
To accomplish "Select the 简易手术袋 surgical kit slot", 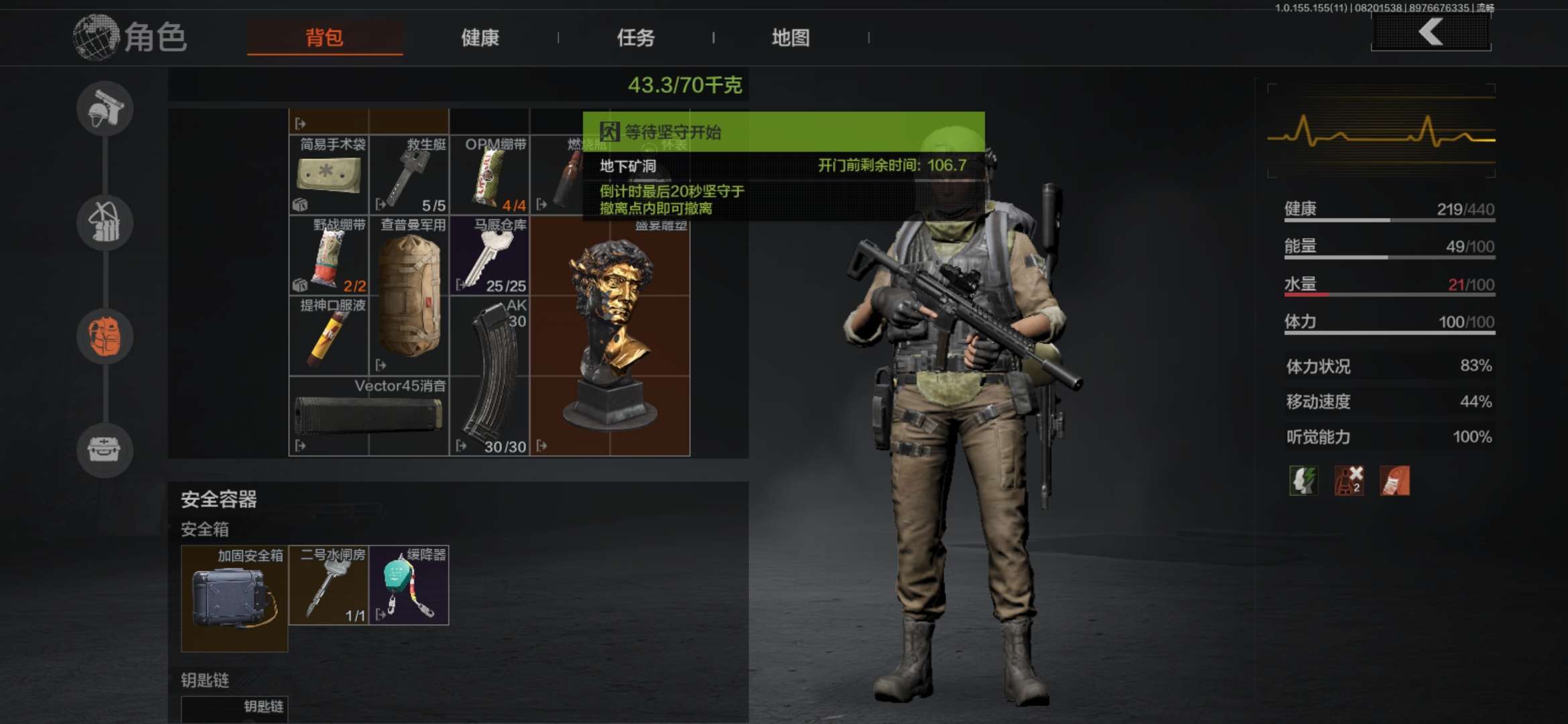I will coord(328,175).
